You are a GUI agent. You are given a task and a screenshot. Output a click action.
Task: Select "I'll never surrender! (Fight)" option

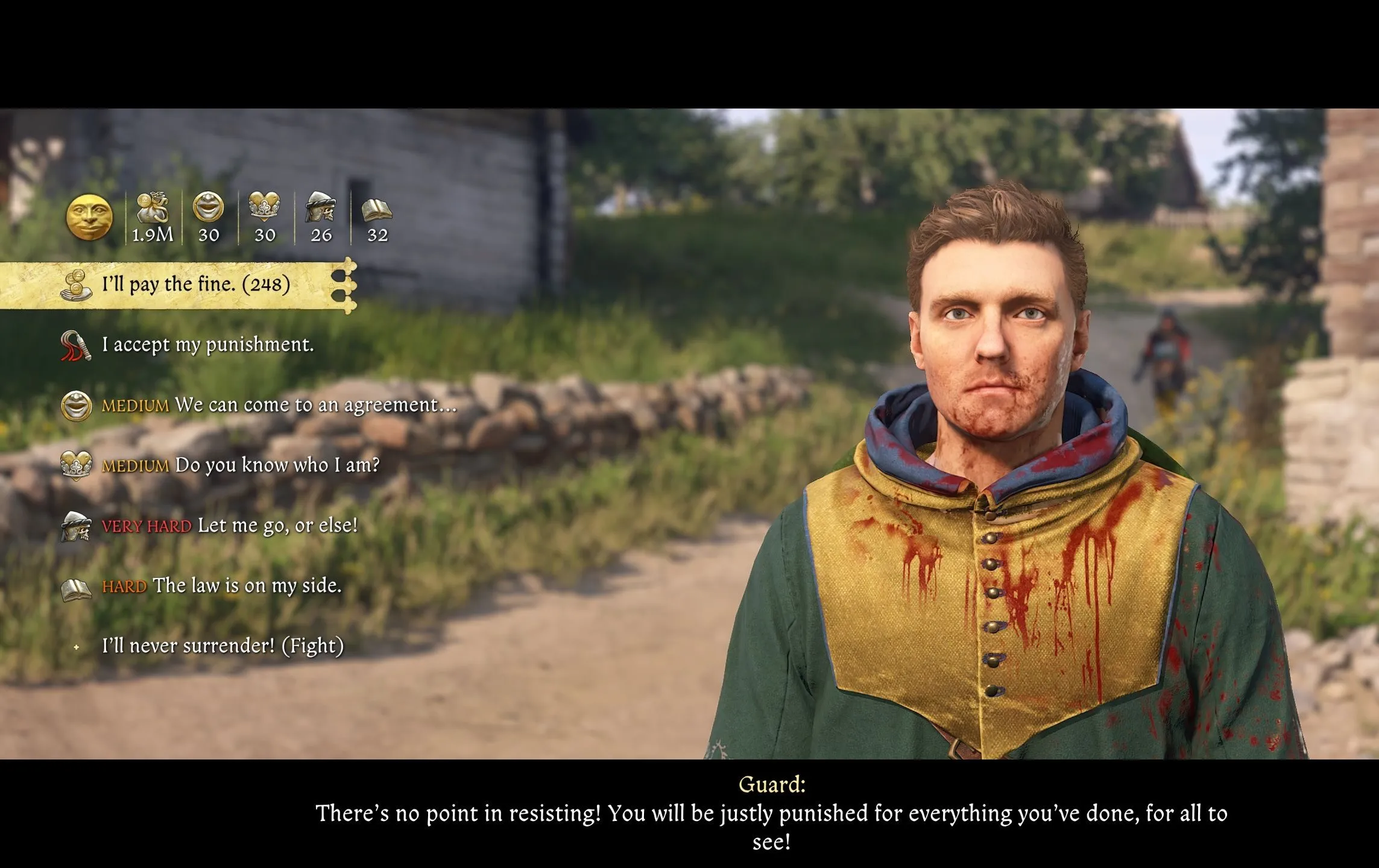(222, 646)
